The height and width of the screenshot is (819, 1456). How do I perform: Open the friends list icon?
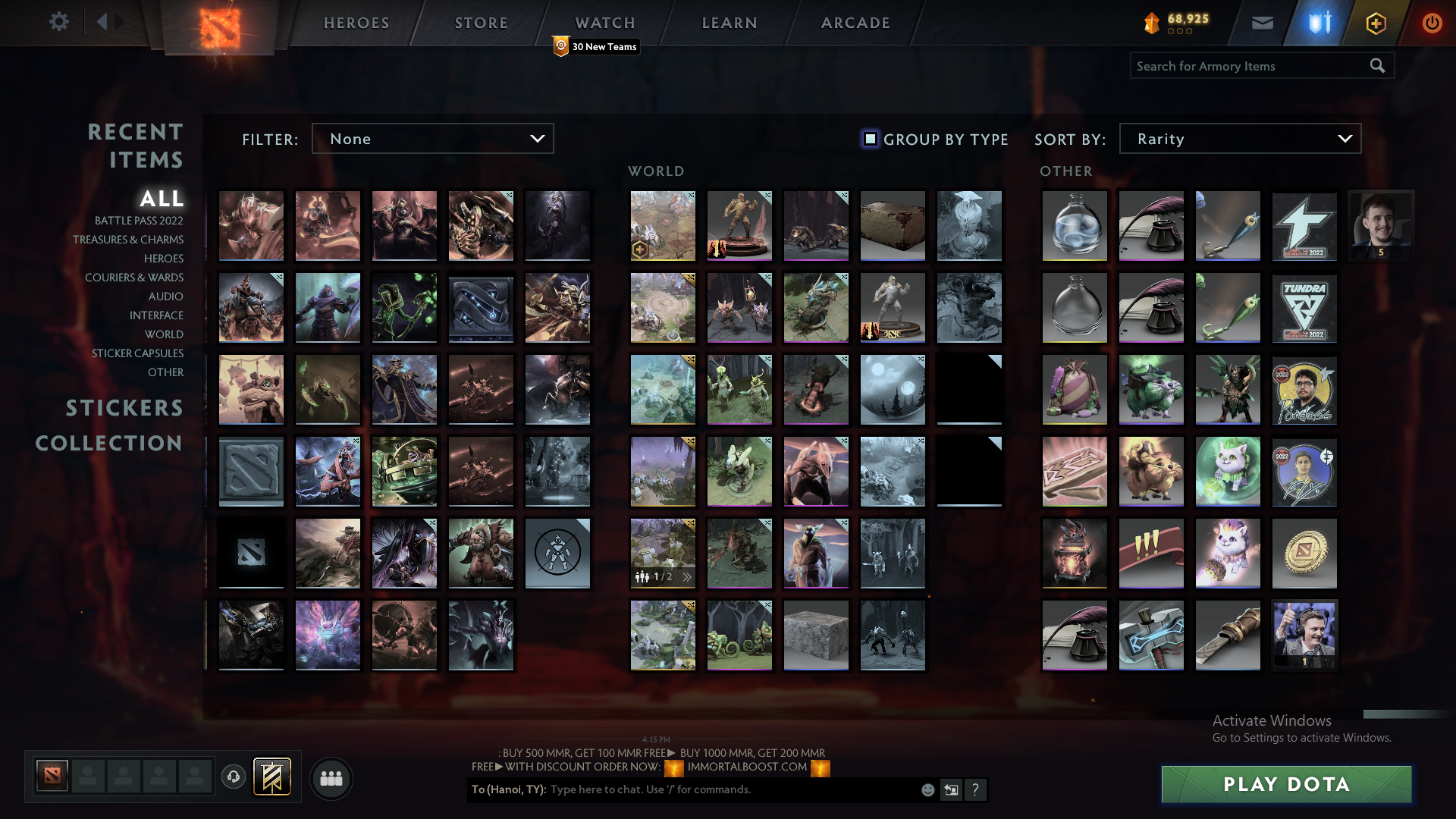point(331,777)
